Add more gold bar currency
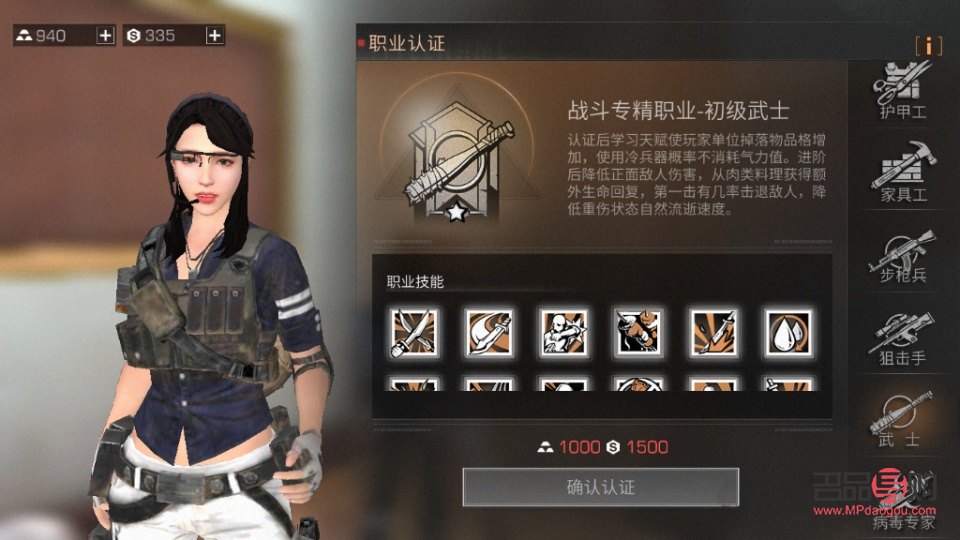 tap(105, 36)
